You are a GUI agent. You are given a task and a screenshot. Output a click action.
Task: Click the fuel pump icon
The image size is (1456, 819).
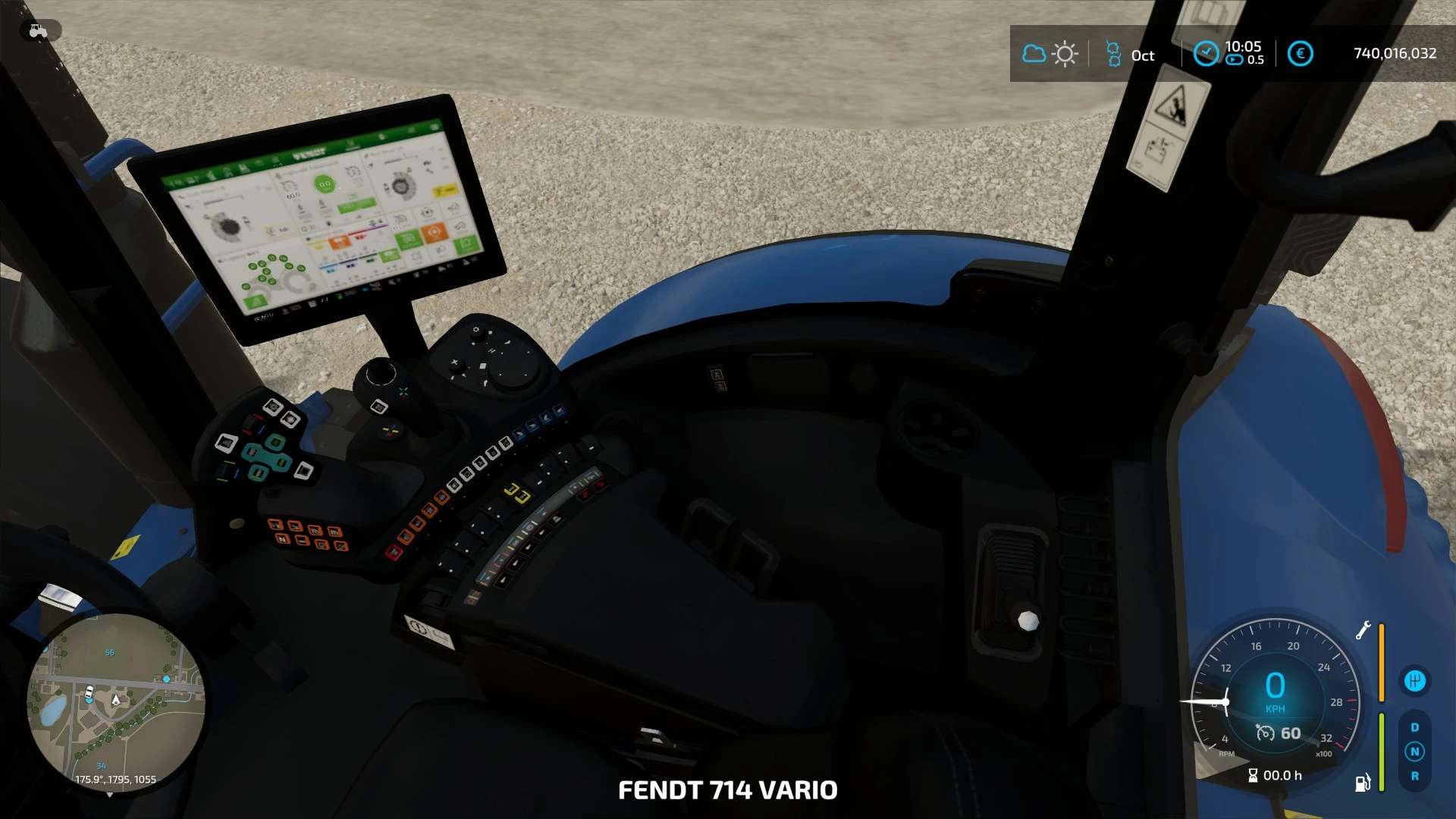[x=1362, y=783]
